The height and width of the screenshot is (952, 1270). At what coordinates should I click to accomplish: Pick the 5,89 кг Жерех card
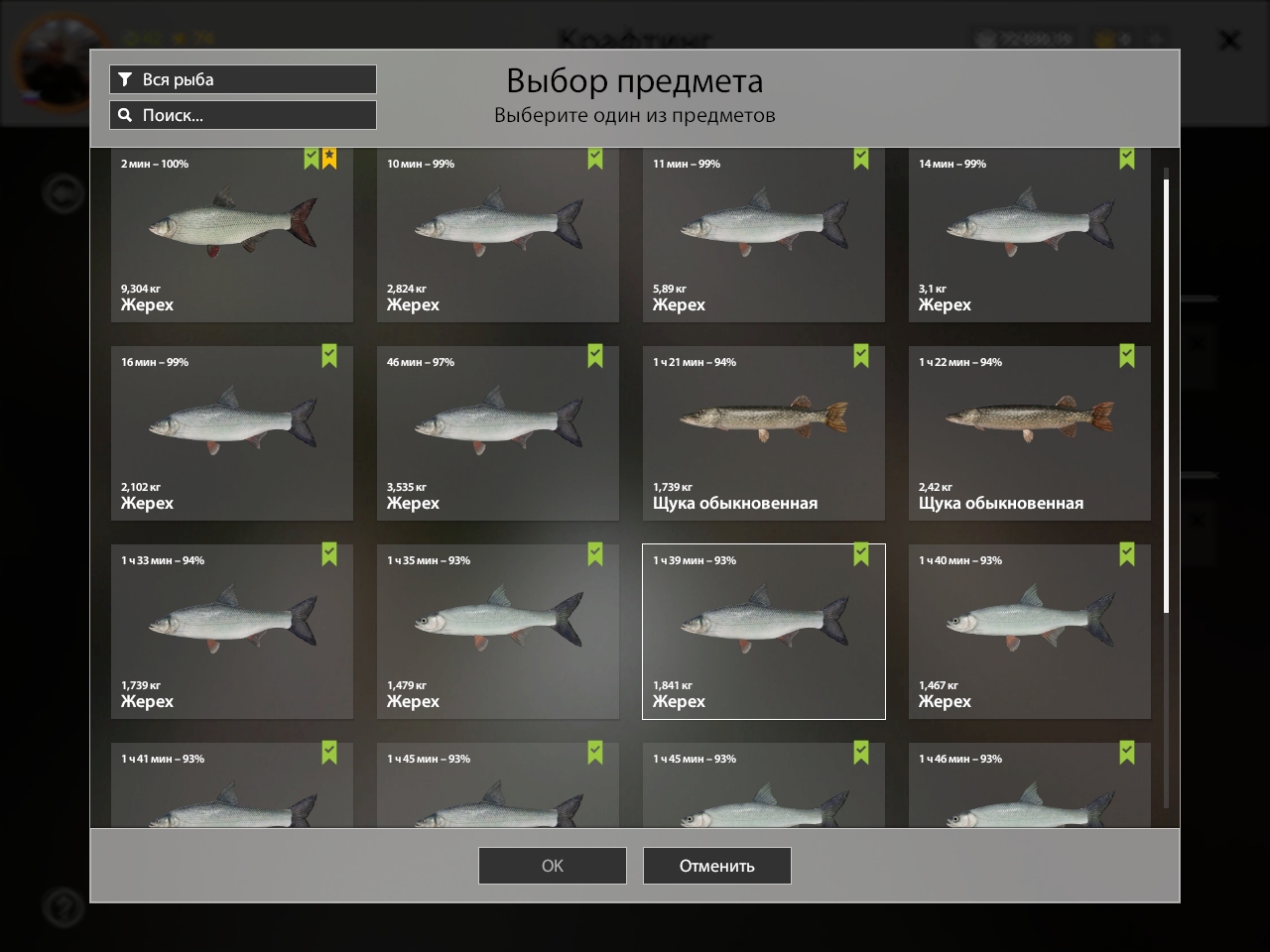[x=764, y=235]
